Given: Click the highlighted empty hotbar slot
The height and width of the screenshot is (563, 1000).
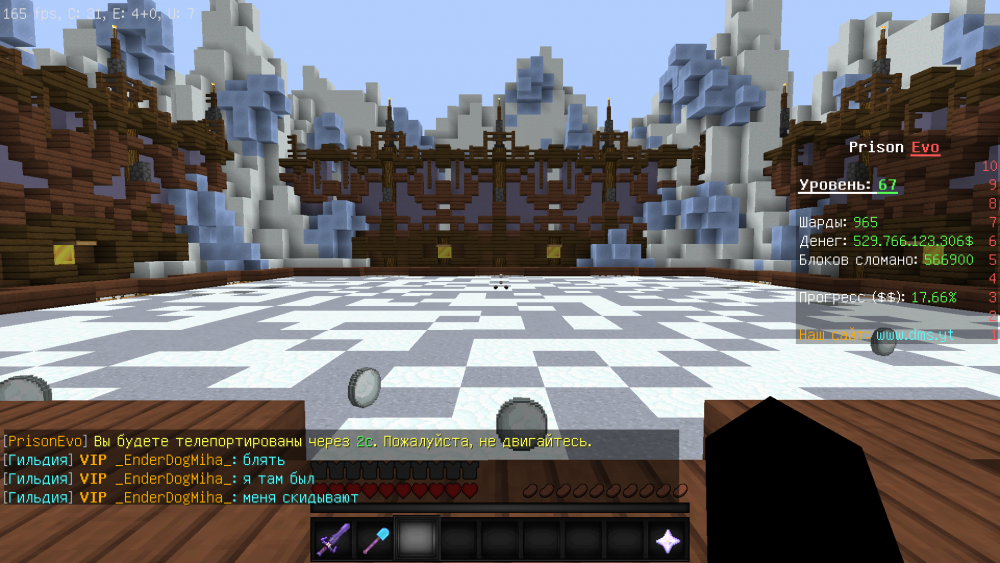Looking at the screenshot, I should click(415, 540).
